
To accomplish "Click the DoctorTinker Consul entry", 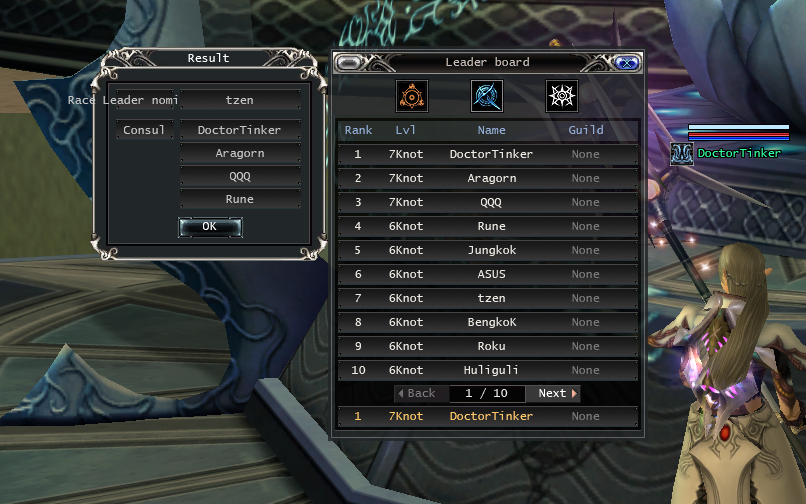I will [x=240, y=131].
